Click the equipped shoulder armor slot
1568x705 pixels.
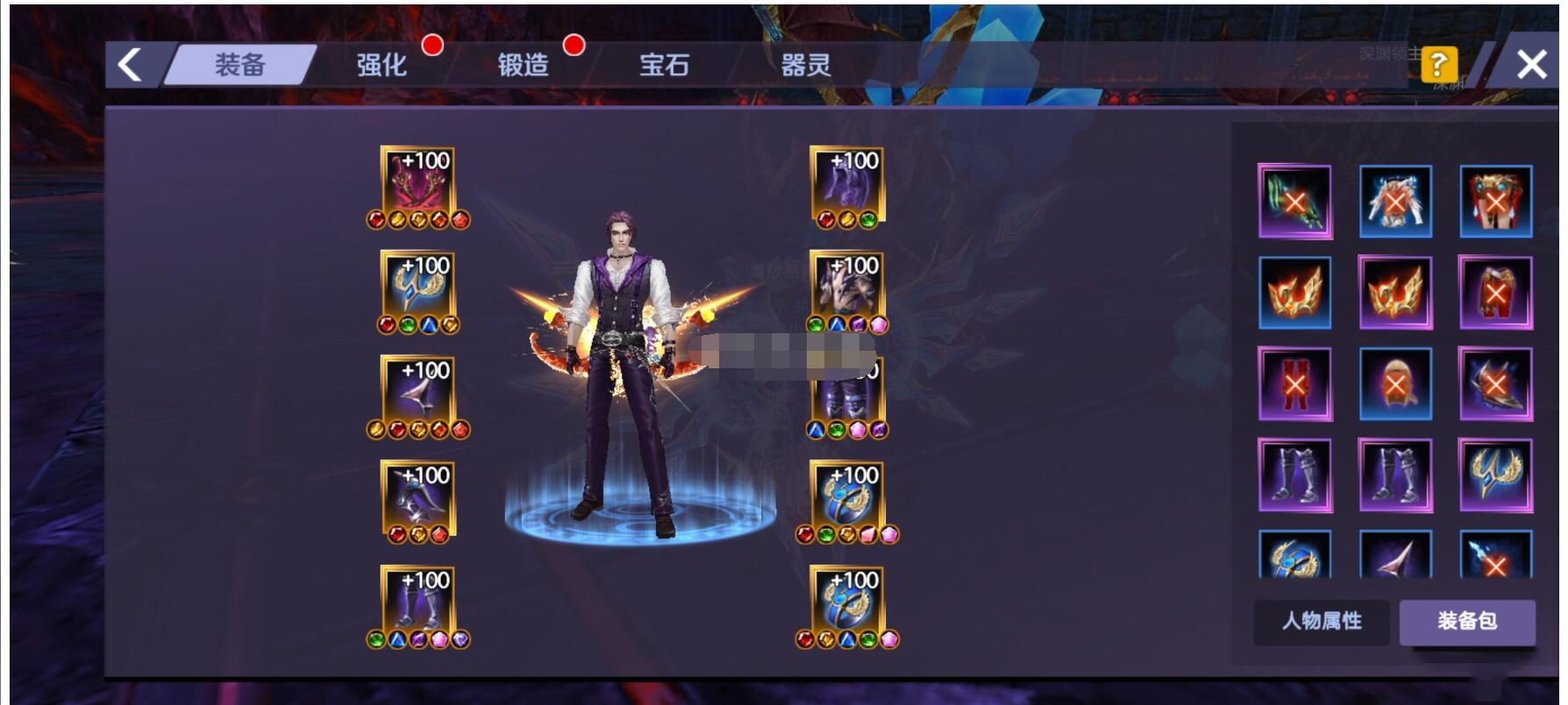pos(846,287)
